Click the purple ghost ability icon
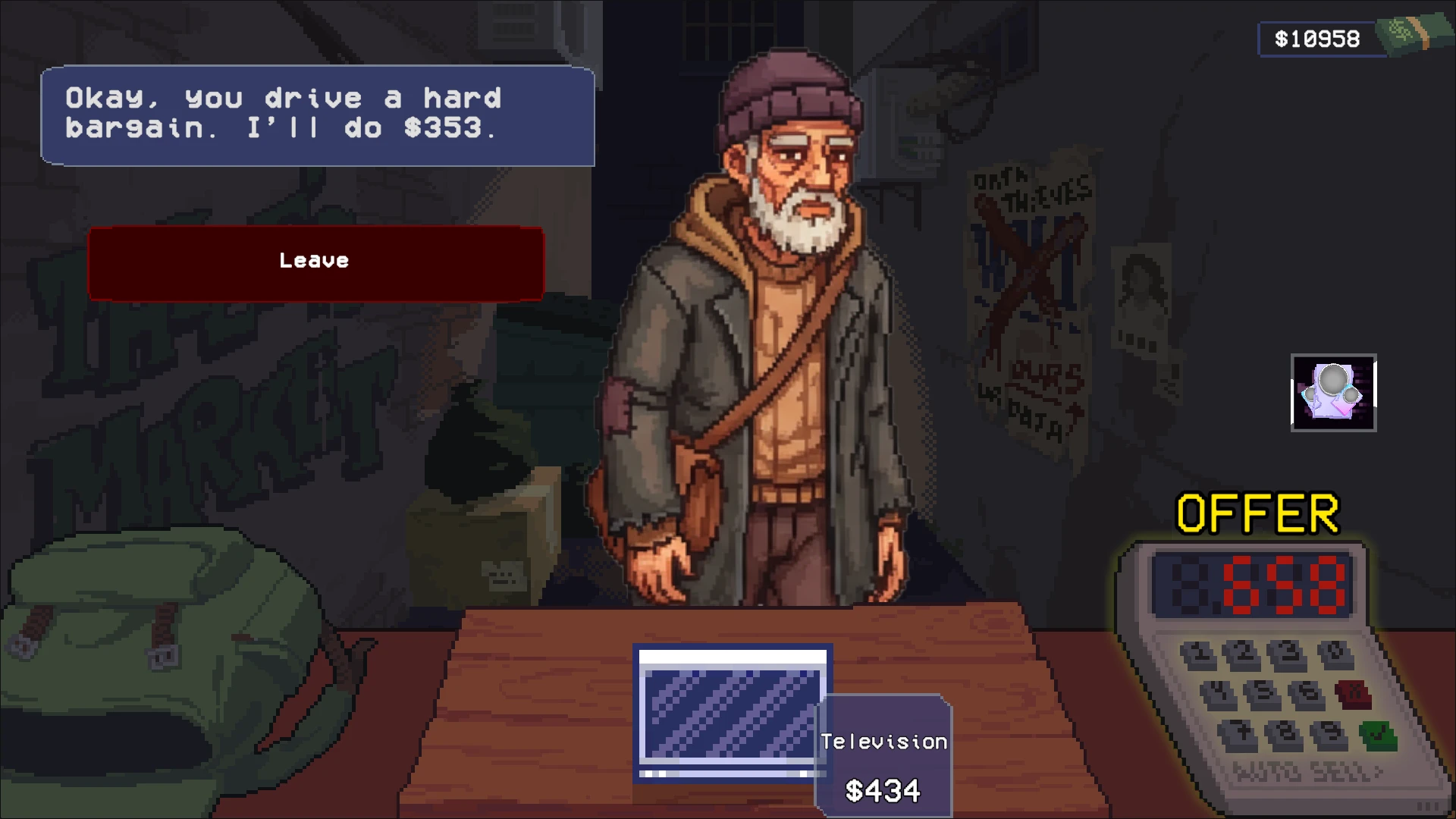 pyautogui.click(x=1333, y=393)
